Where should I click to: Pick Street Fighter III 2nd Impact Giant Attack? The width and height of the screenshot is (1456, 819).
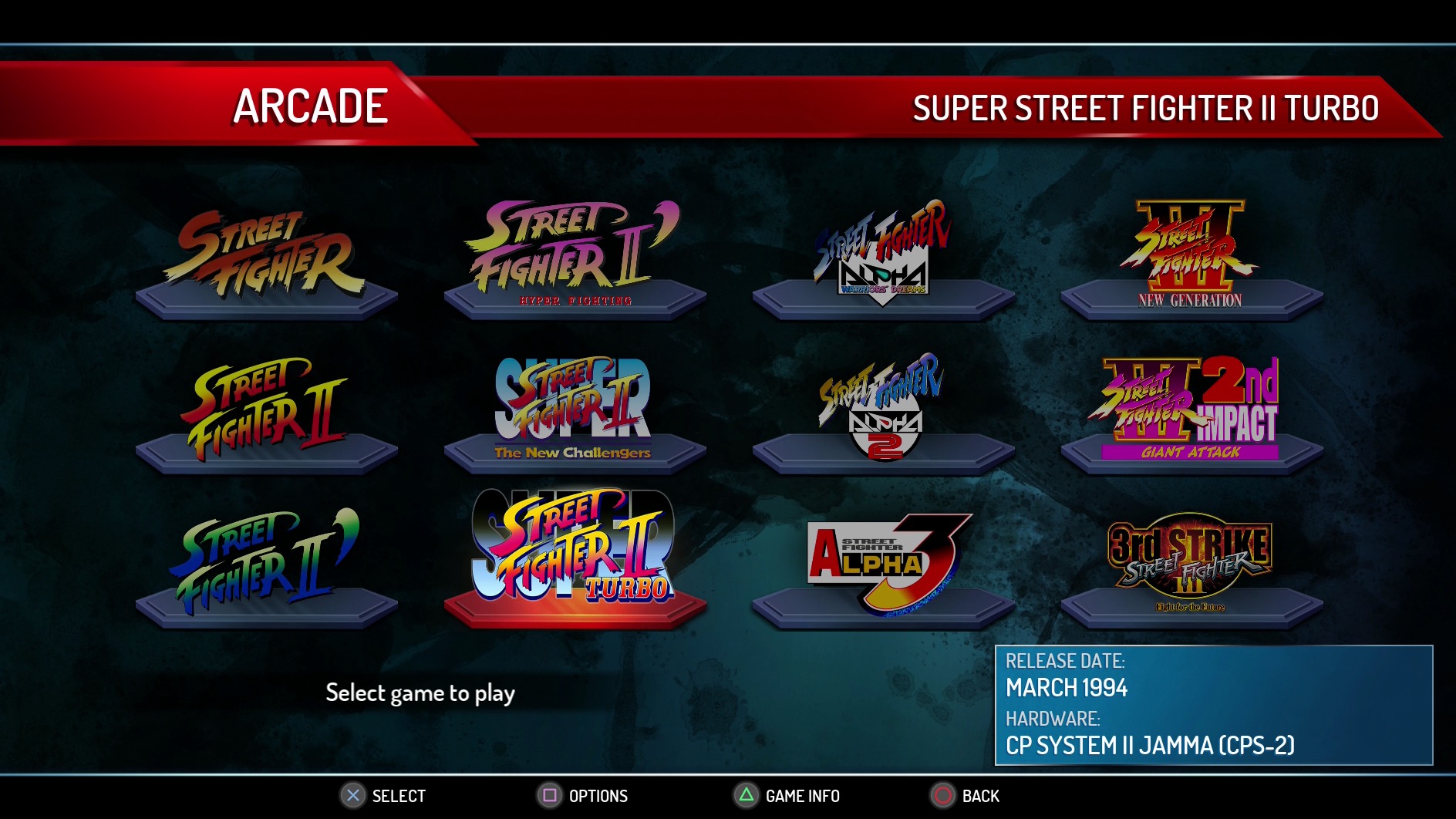[x=1191, y=409]
